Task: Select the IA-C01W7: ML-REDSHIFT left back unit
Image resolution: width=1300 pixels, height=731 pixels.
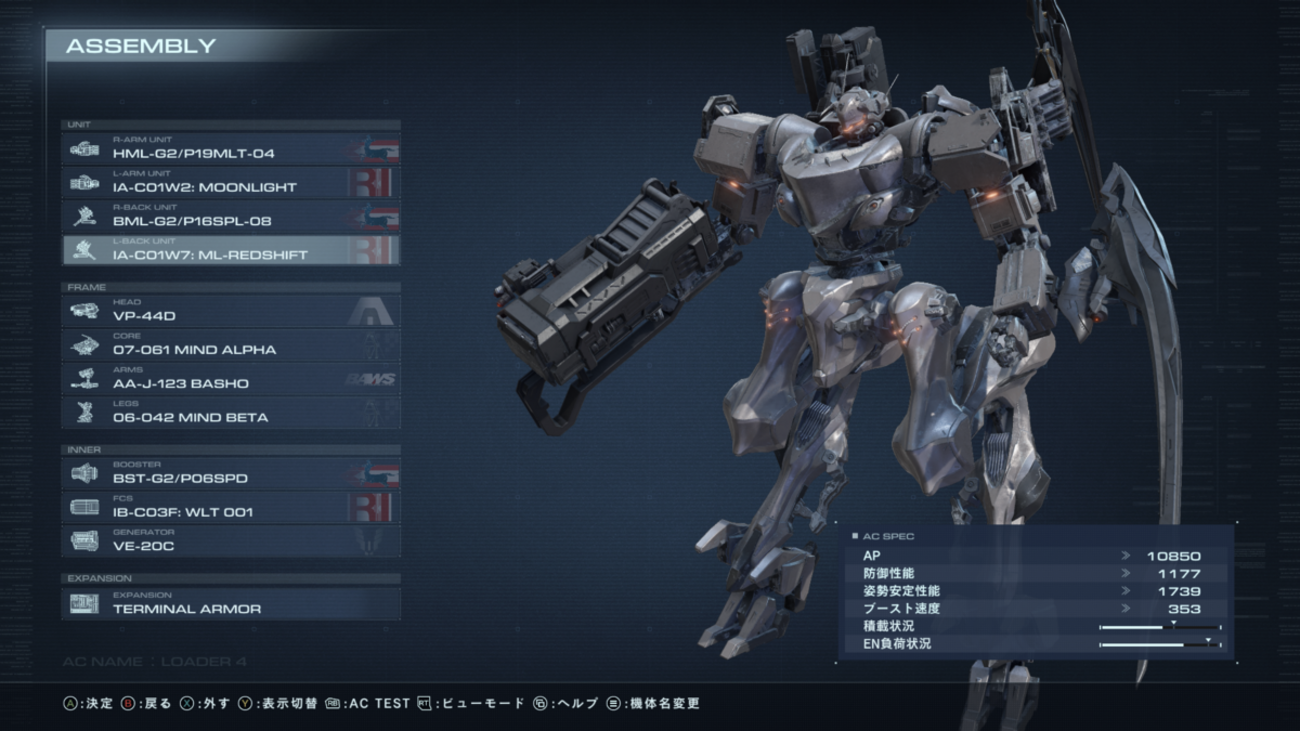Action: tap(231, 251)
